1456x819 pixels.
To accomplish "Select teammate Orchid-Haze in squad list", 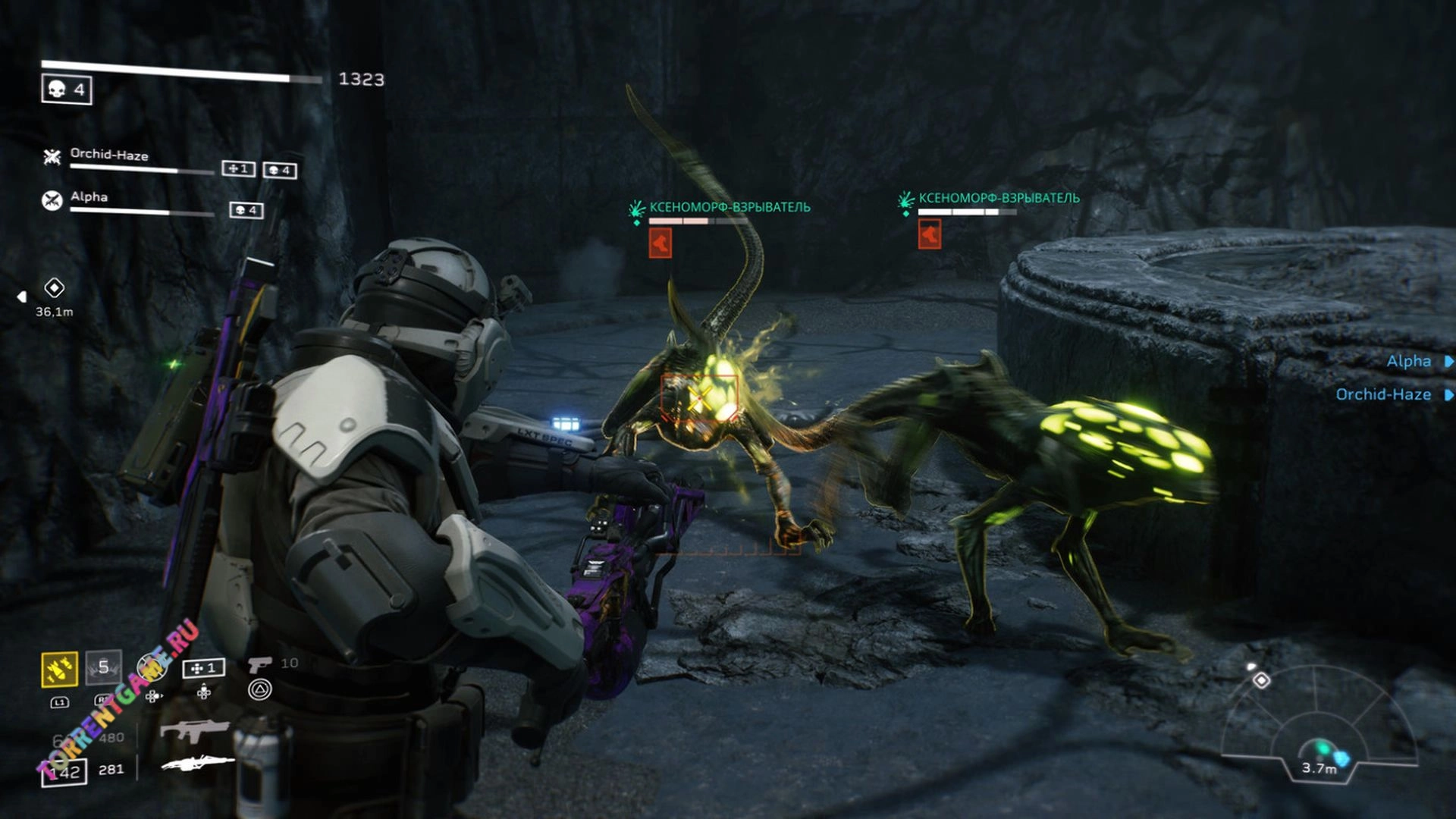I will (109, 155).
